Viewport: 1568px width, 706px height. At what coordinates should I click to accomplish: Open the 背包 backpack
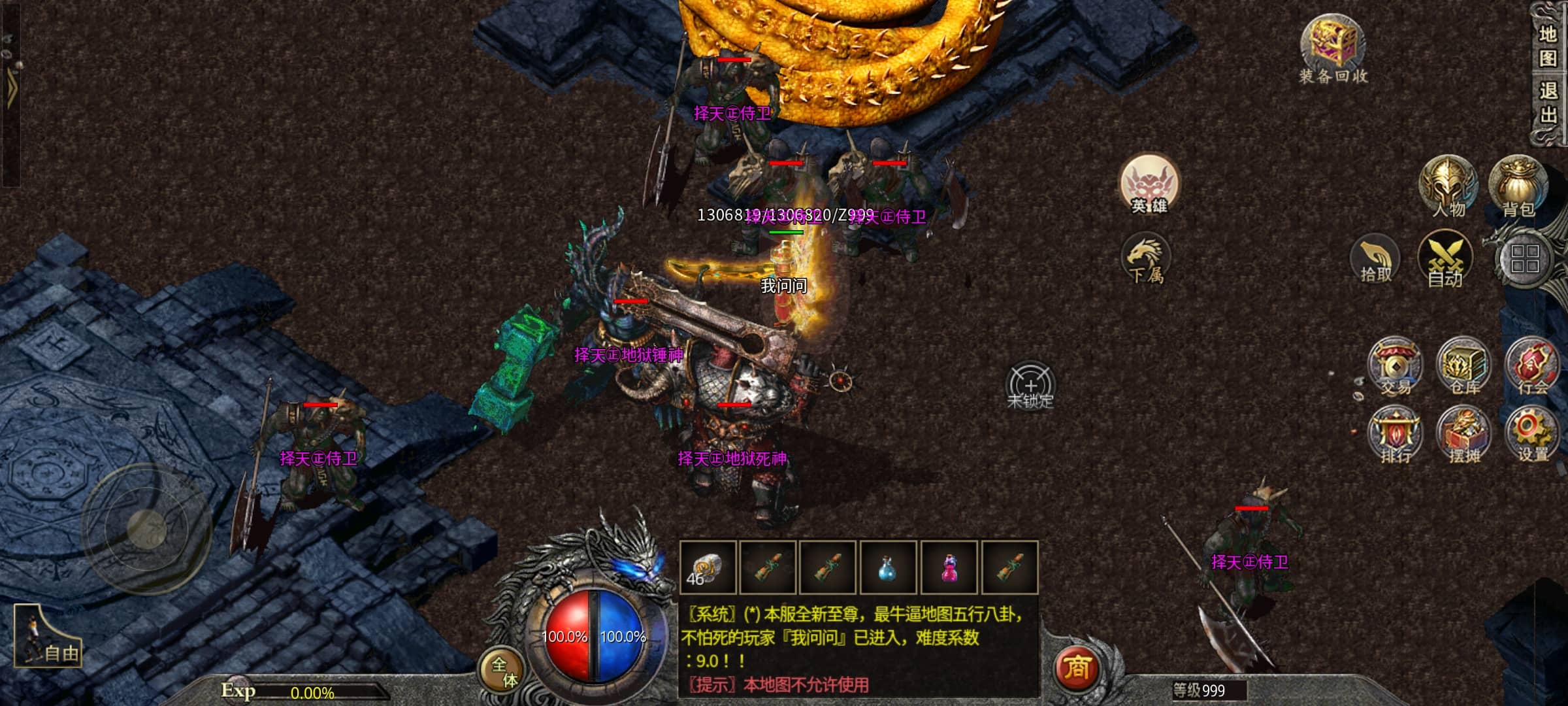click(x=1518, y=187)
